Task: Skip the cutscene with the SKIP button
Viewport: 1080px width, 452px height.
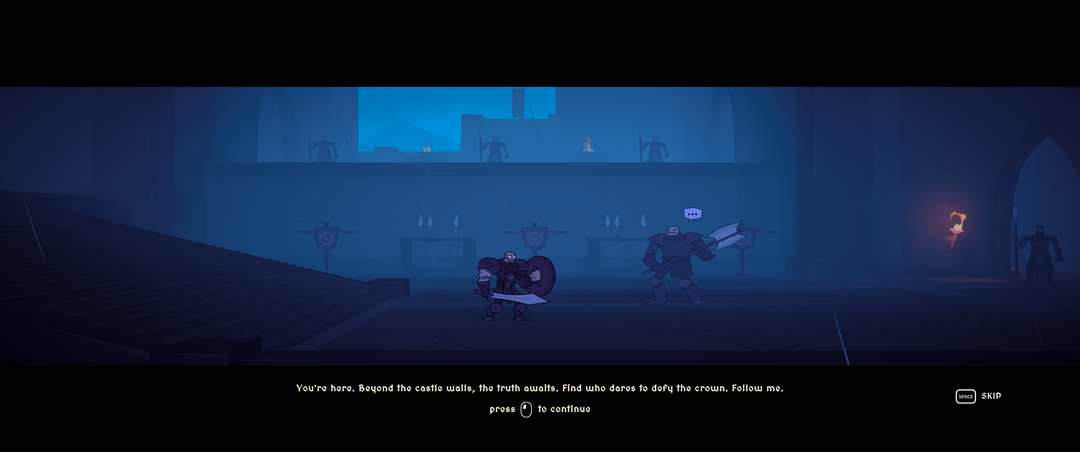Action: coord(979,396)
